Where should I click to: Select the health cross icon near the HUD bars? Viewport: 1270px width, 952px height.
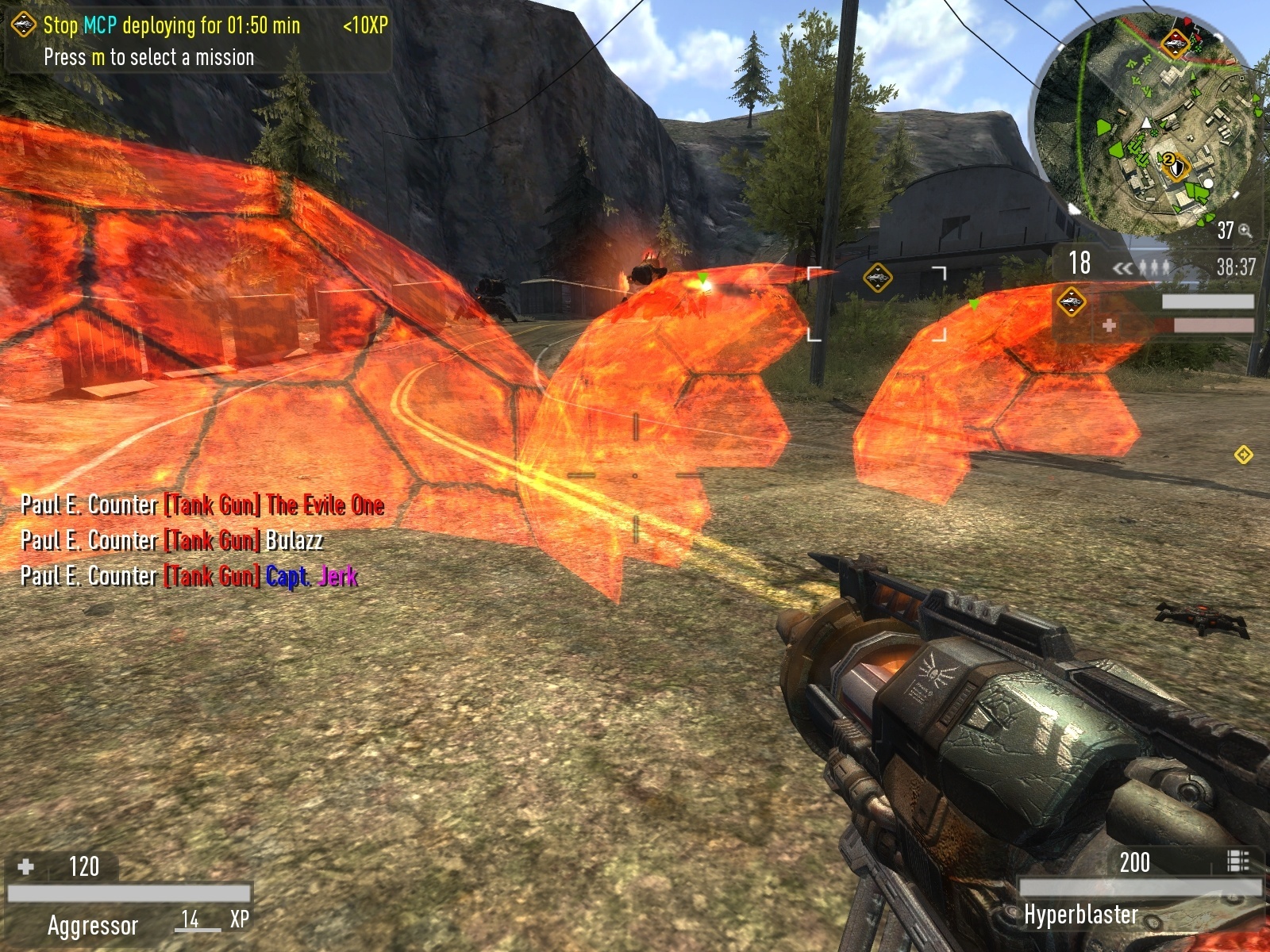[1110, 326]
